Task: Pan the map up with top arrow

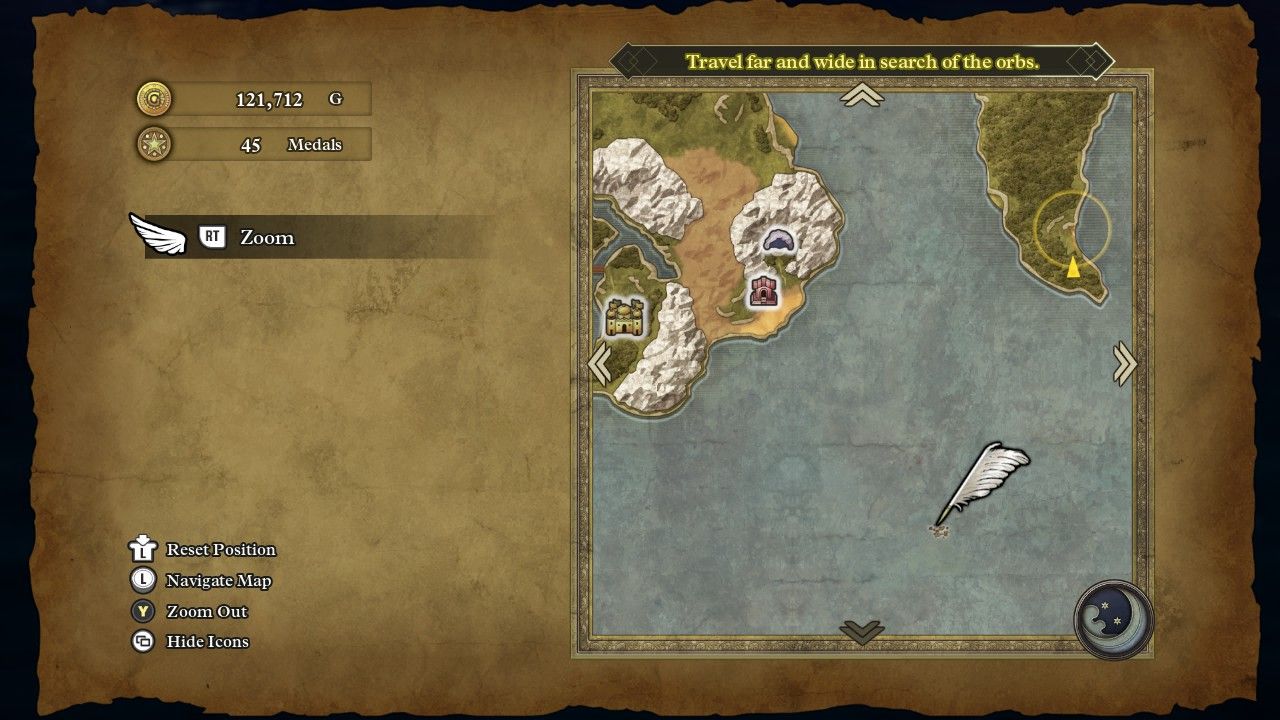Action: [862, 95]
